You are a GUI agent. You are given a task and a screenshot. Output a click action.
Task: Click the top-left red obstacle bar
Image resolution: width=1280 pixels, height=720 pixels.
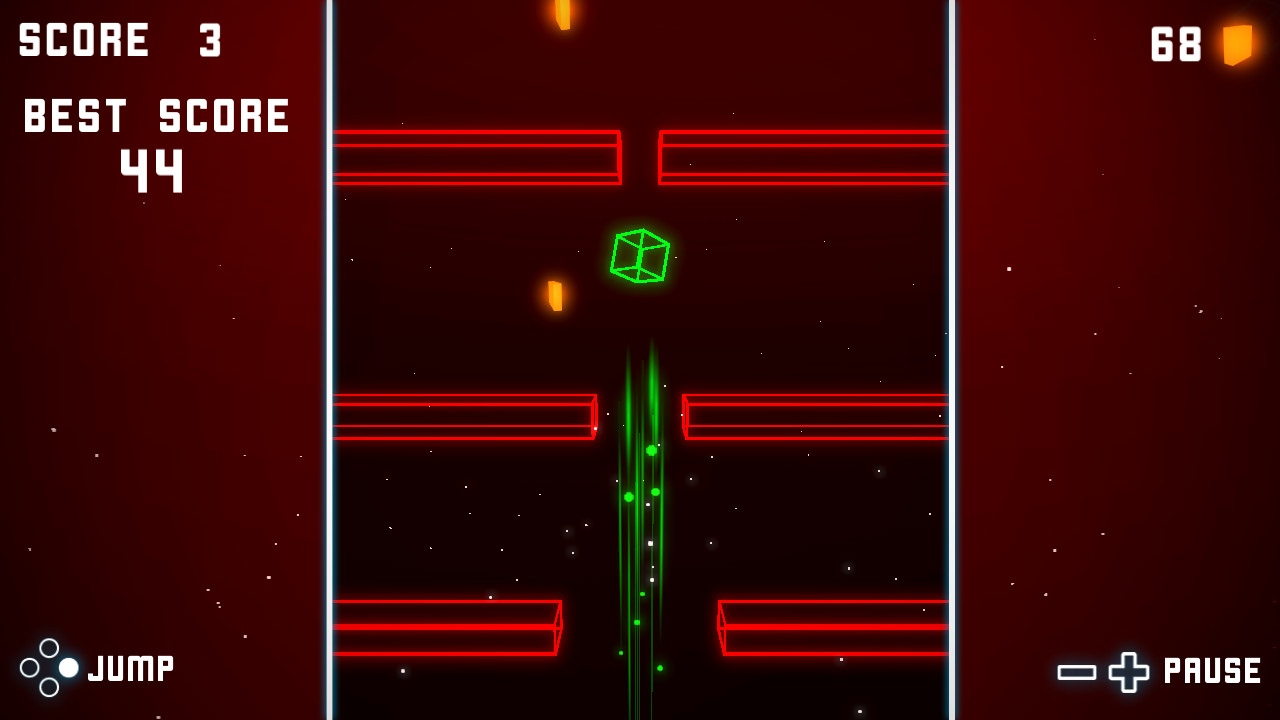click(x=478, y=157)
